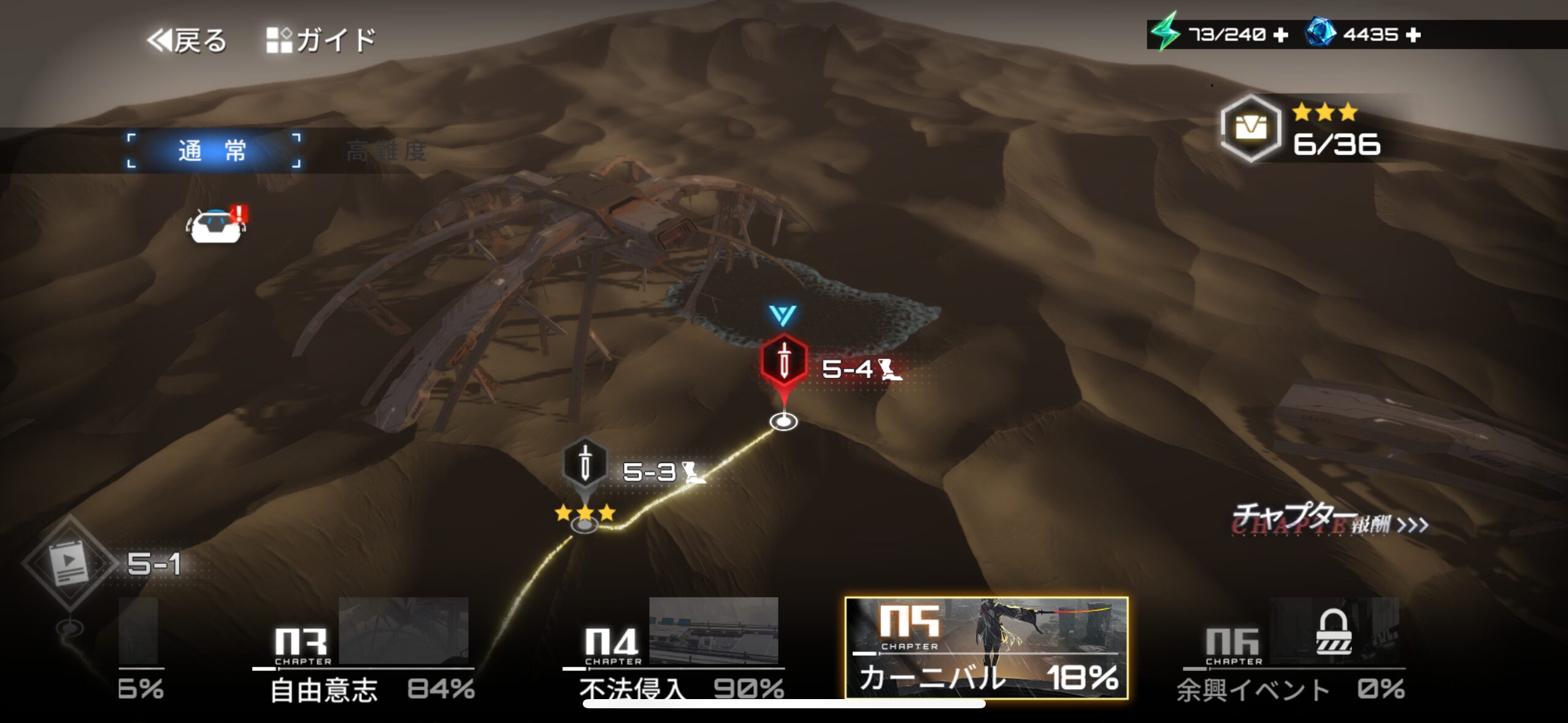Select Chapter 05 カーニバル thumbnail
Viewport: 1568px width, 723px height.
pos(986,648)
